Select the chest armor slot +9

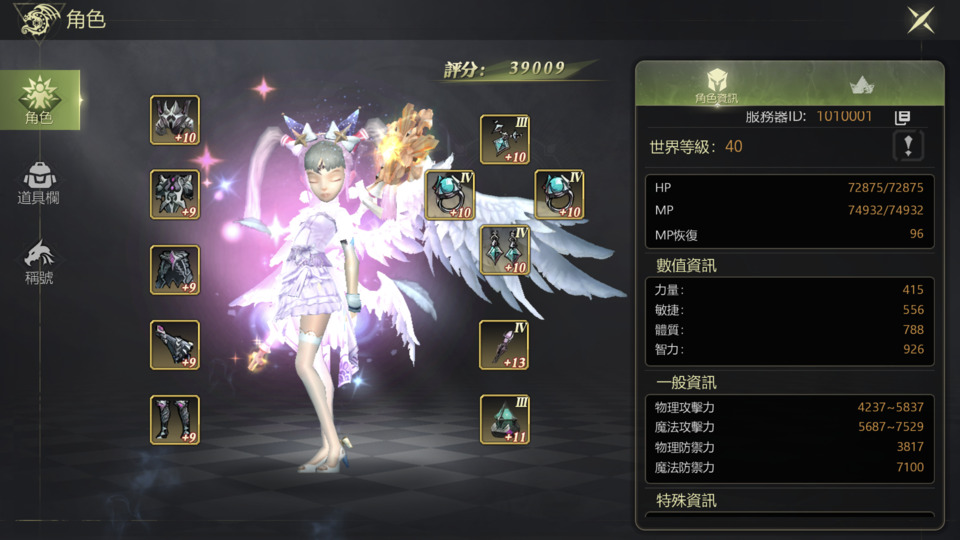coord(175,194)
